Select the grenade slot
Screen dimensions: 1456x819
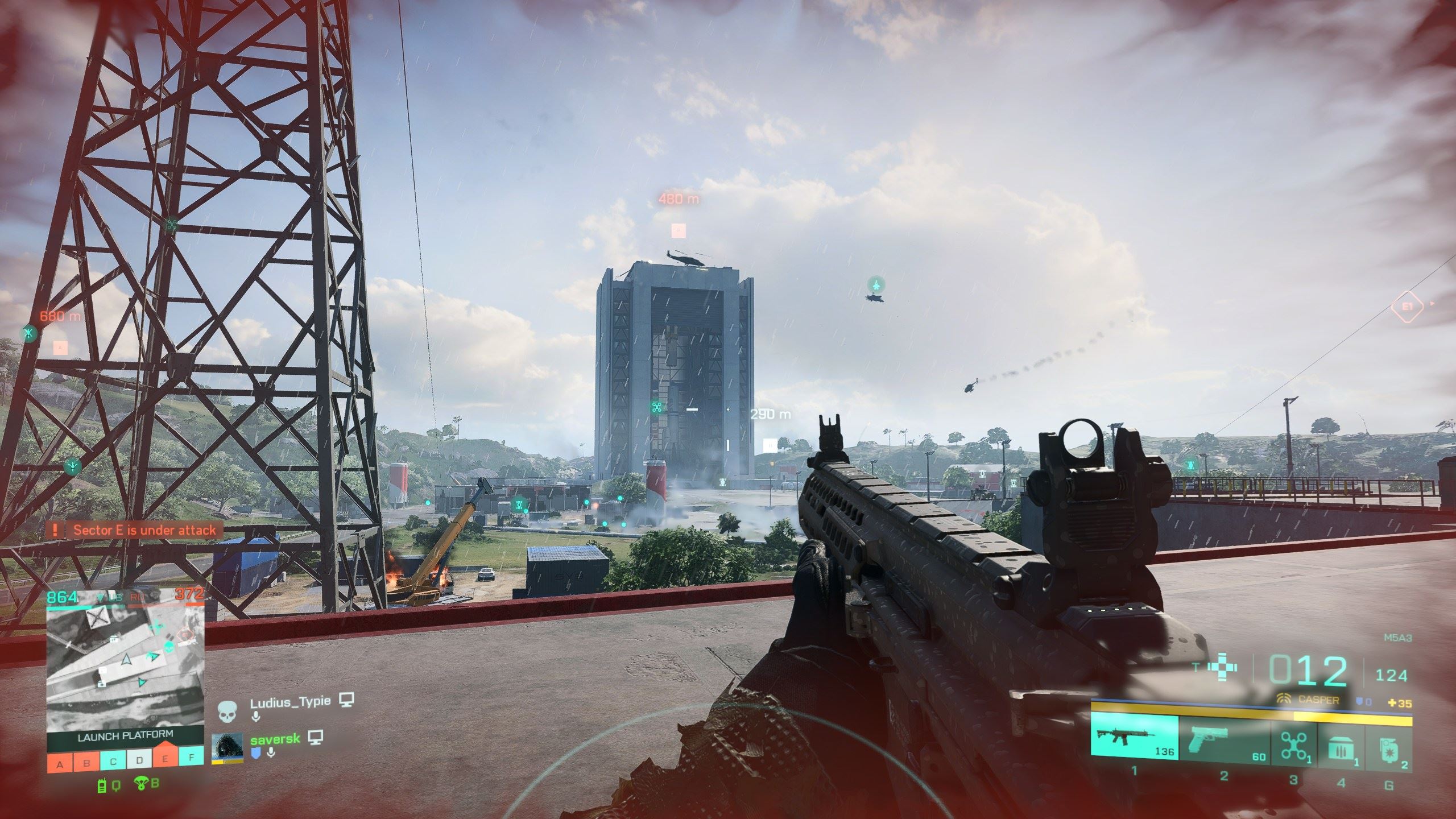tap(1388, 738)
